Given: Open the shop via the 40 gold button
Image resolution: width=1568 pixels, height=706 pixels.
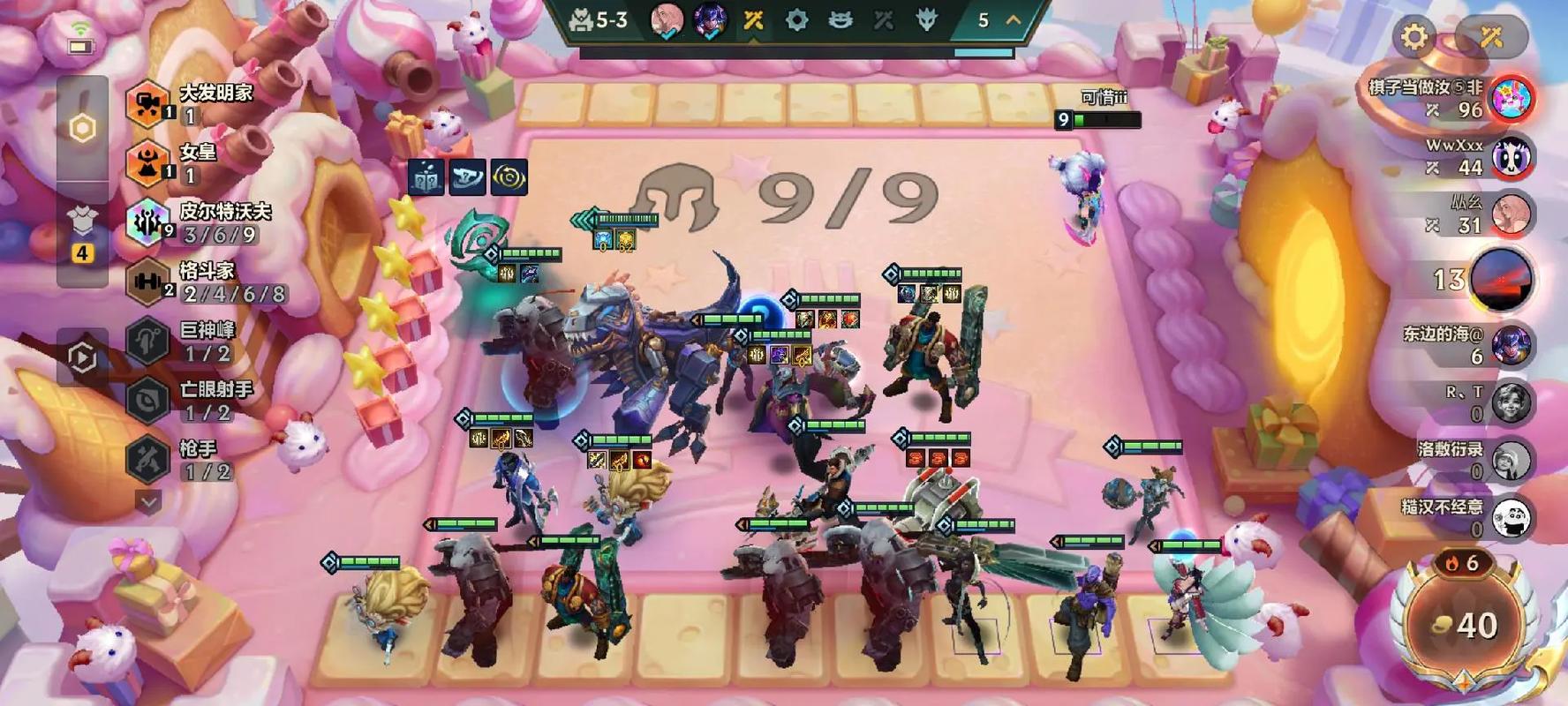Looking at the screenshot, I should tap(1465, 626).
